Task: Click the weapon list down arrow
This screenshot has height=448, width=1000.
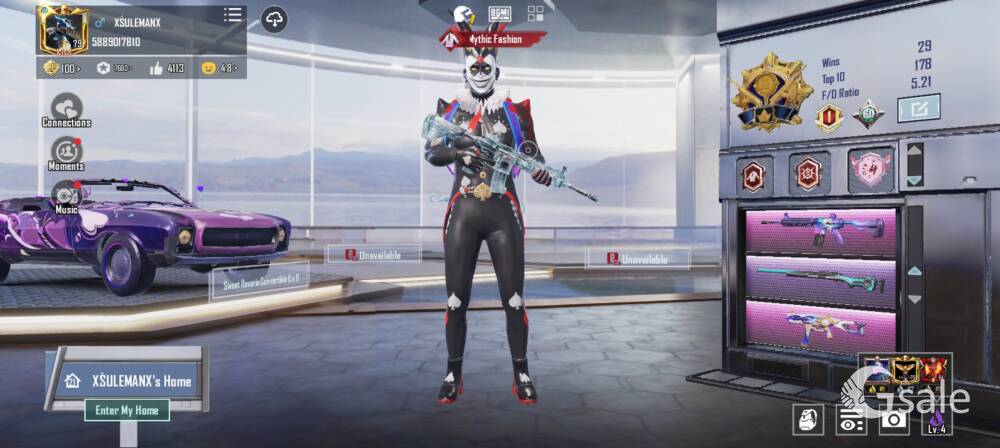Action: click(x=914, y=298)
